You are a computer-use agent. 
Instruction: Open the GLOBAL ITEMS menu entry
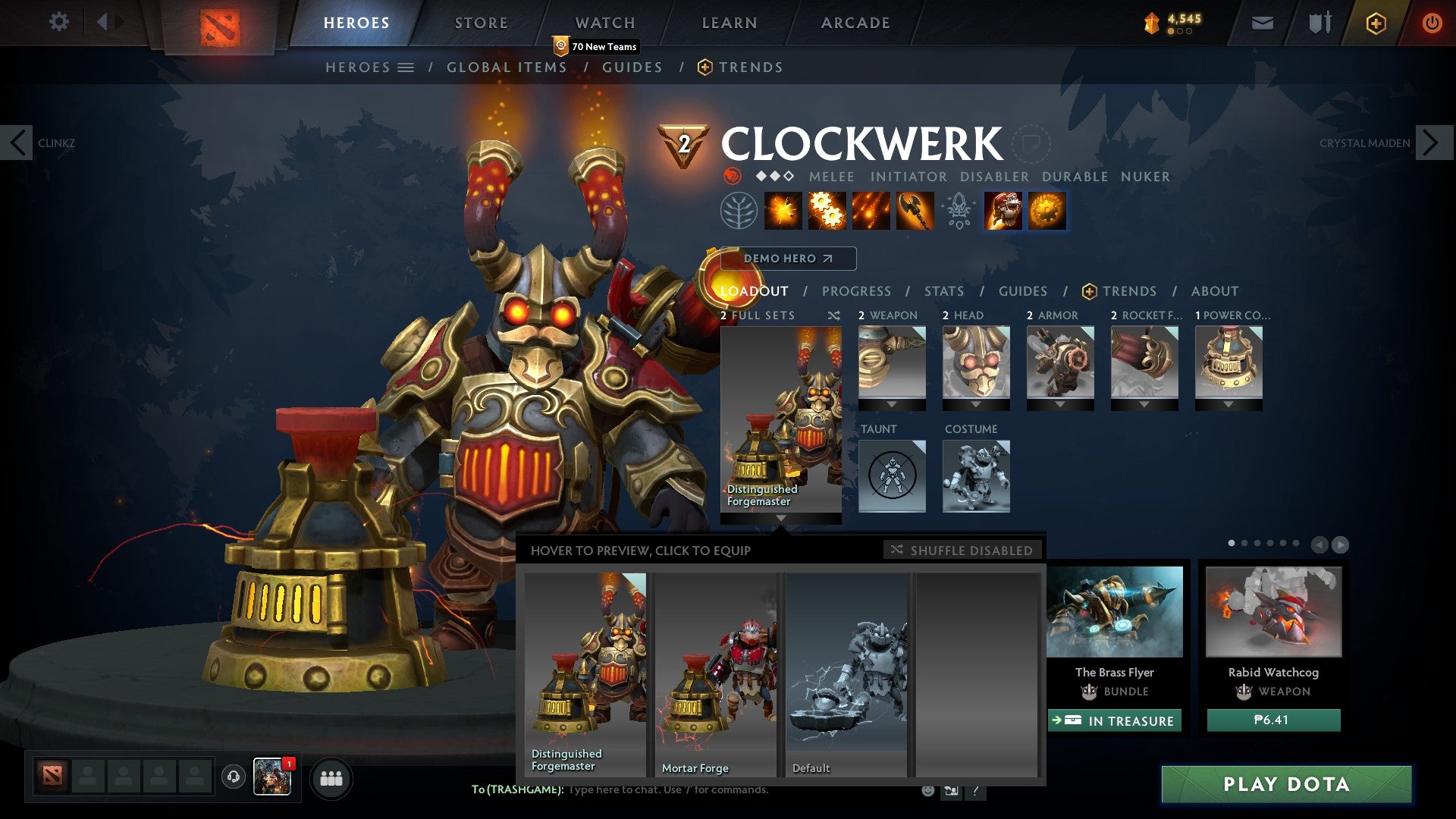pyautogui.click(x=507, y=67)
